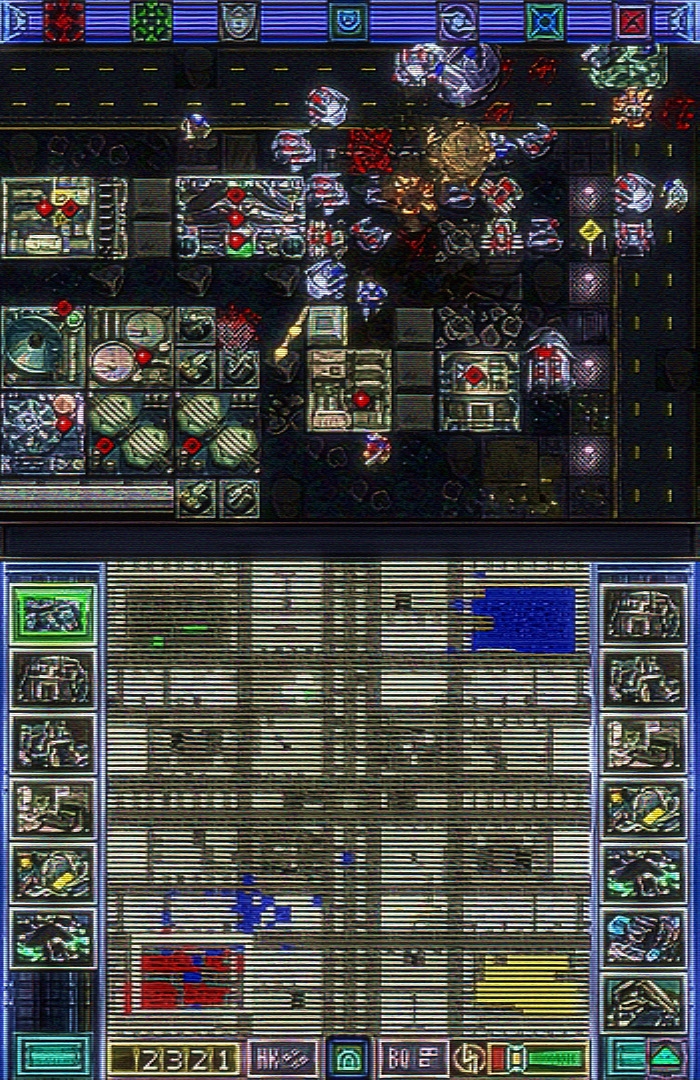Select the cyan vehicle build icon
Image resolution: width=700 pixels, height=1080 pixels.
(645, 937)
